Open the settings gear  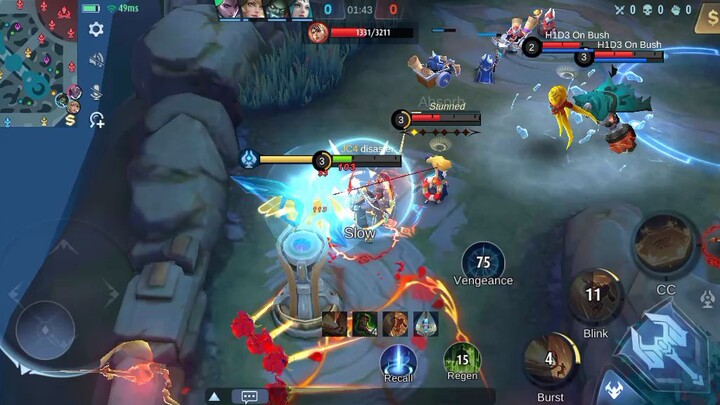click(96, 29)
